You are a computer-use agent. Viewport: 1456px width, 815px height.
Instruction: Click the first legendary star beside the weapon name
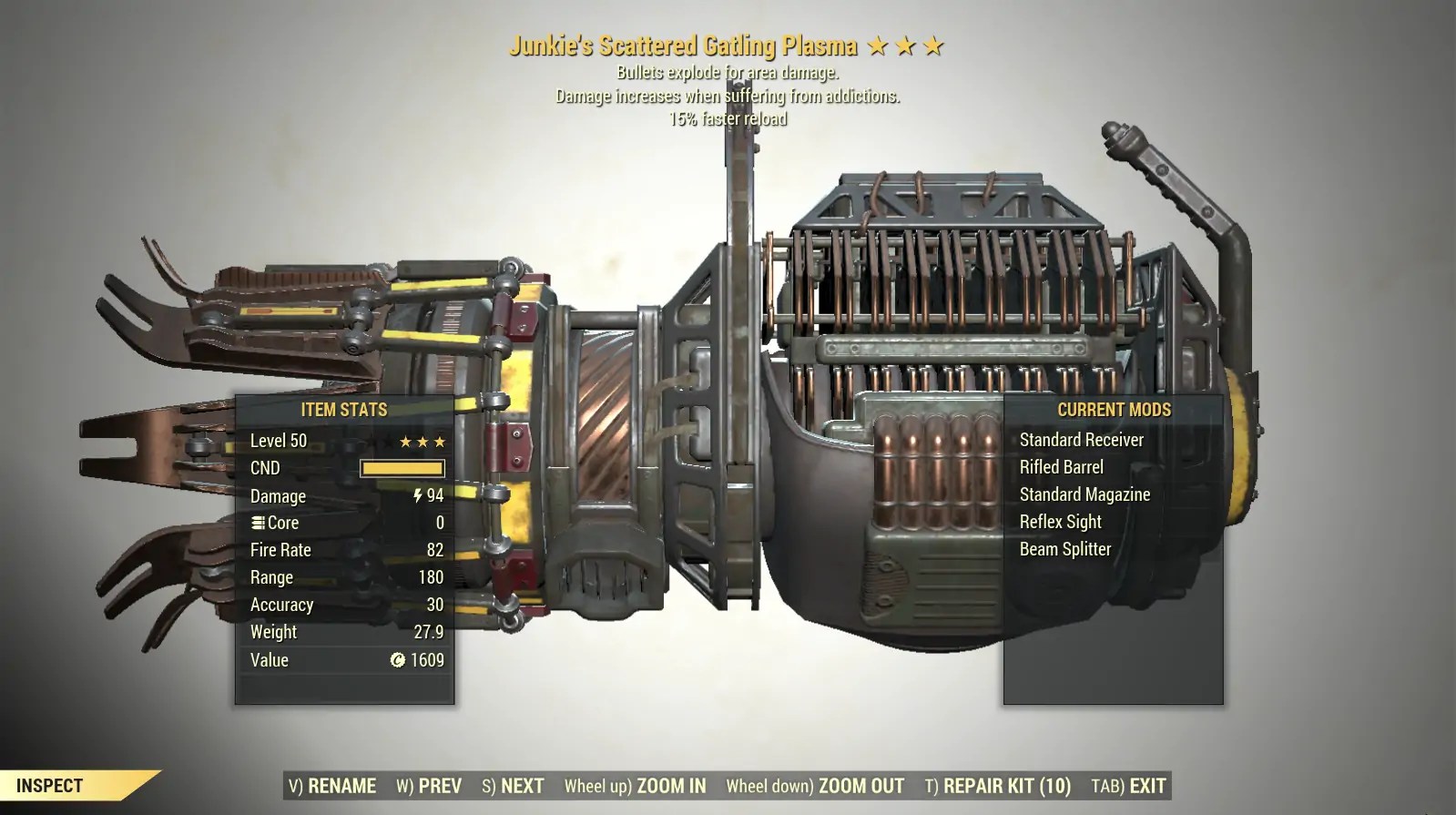(x=876, y=43)
